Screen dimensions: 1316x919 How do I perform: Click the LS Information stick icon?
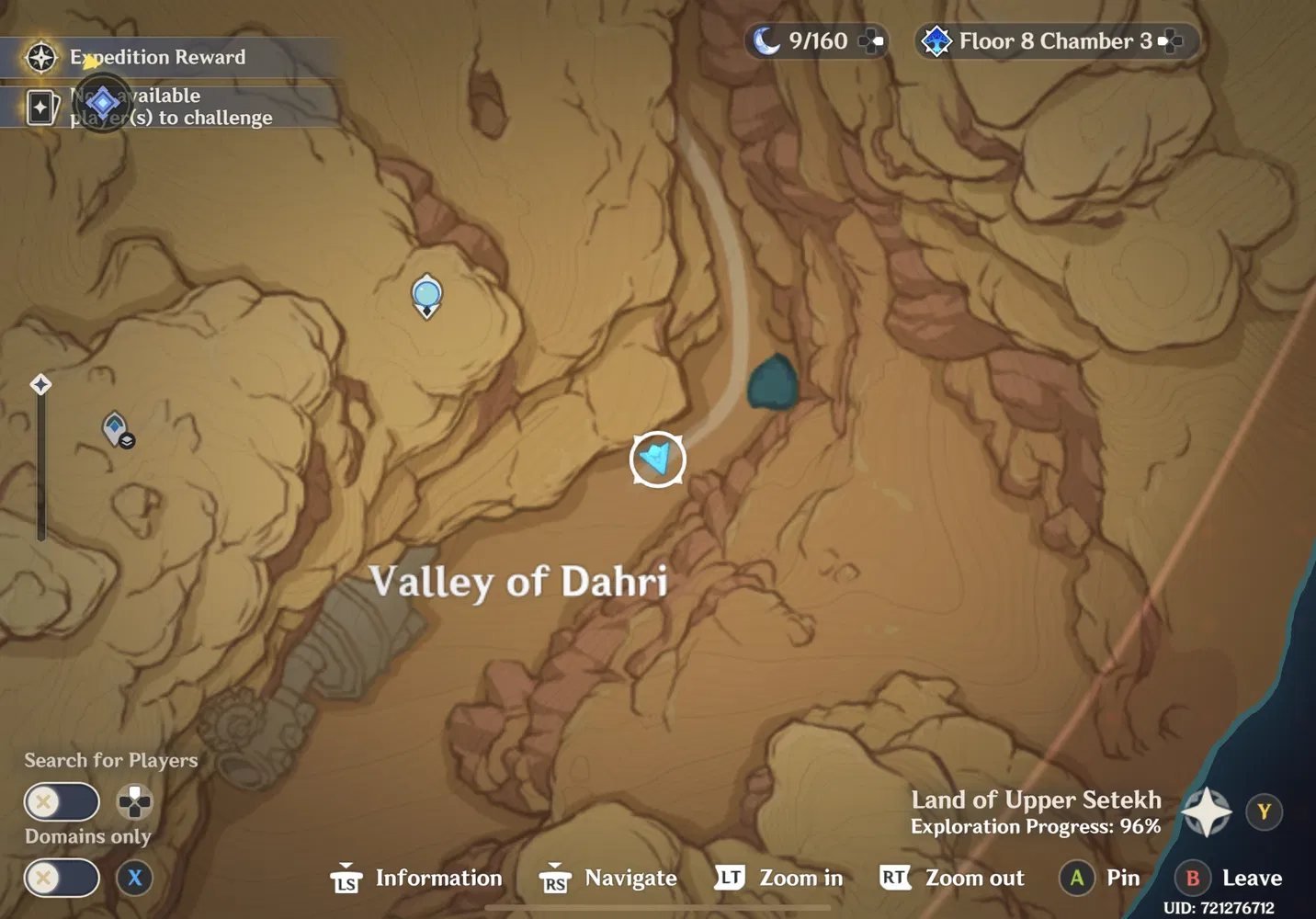point(346,879)
